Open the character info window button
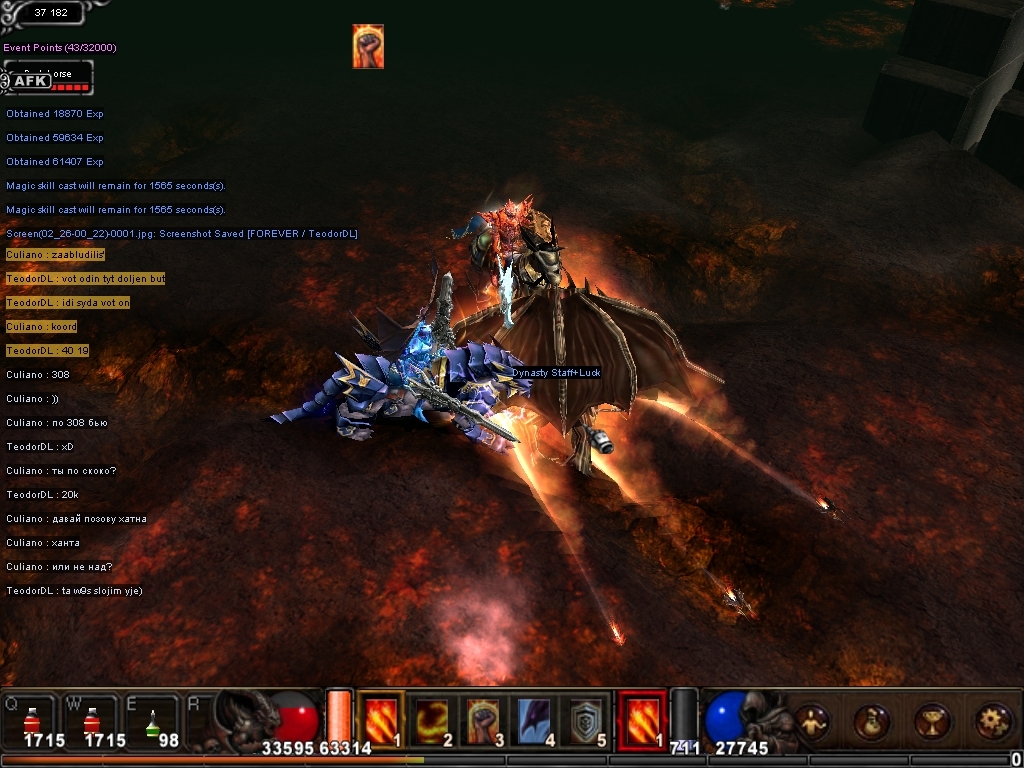The height and width of the screenshot is (768, 1024). [x=811, y=721]
